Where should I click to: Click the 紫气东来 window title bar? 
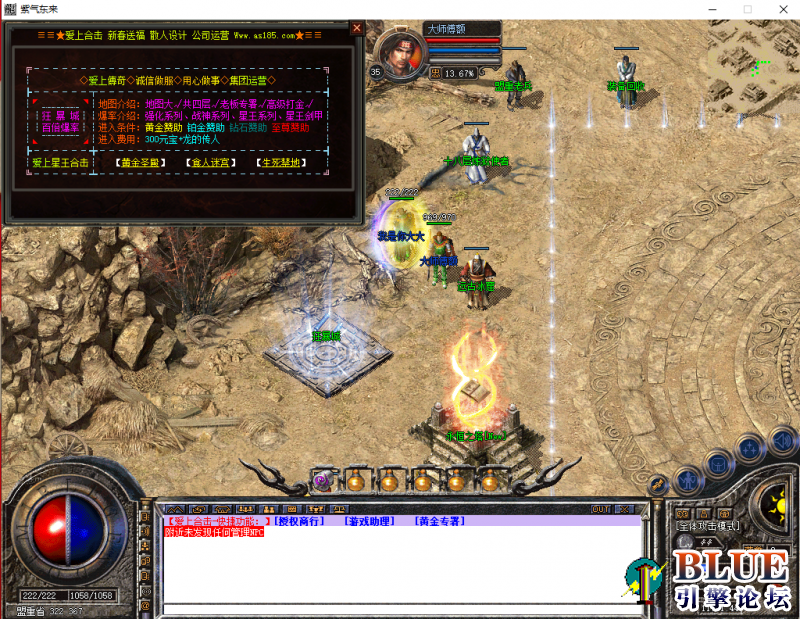pyautogui.click(x=400, y=8)
